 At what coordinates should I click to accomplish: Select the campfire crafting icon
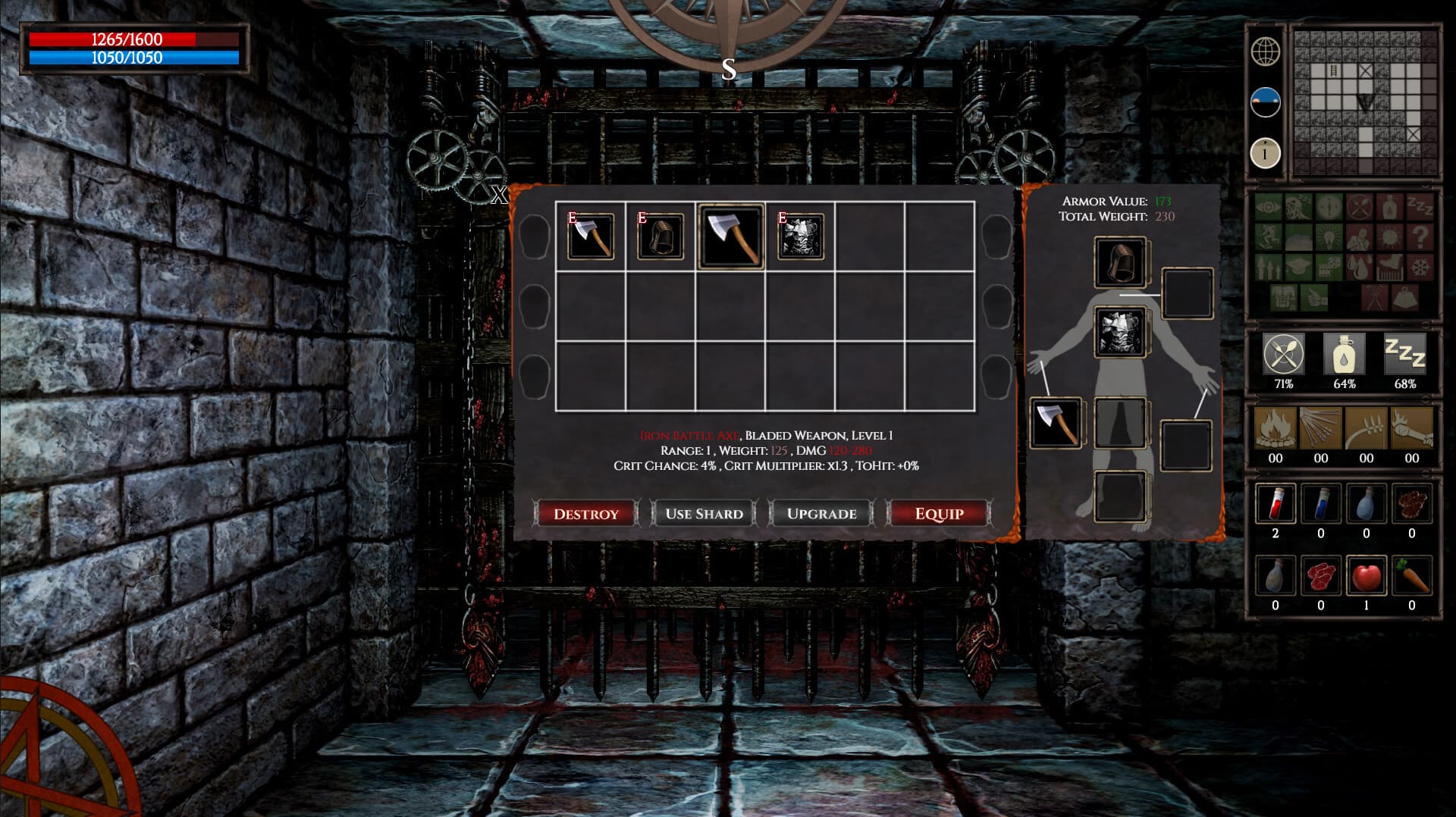click(x=1275, y=430)
